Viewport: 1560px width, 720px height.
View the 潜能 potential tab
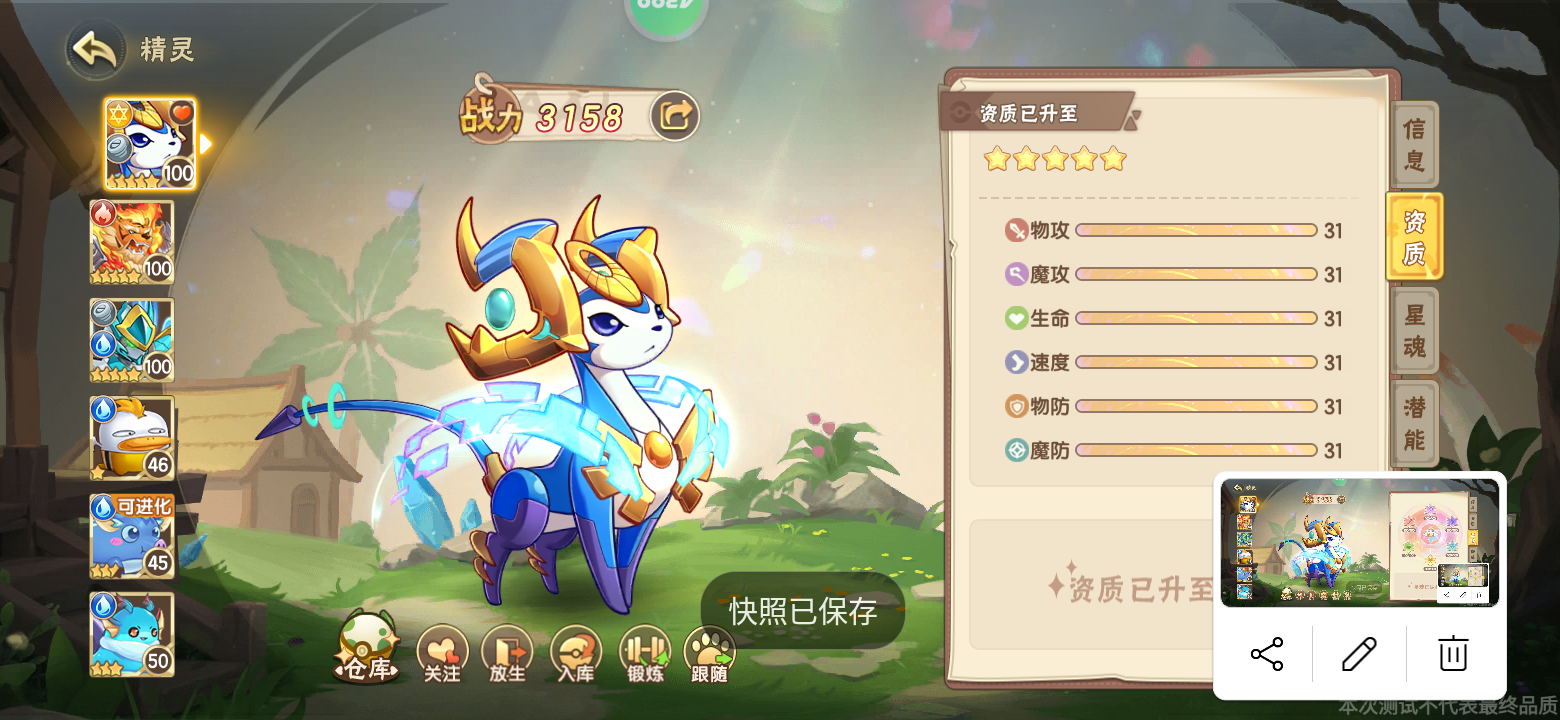coord(1414,420)
